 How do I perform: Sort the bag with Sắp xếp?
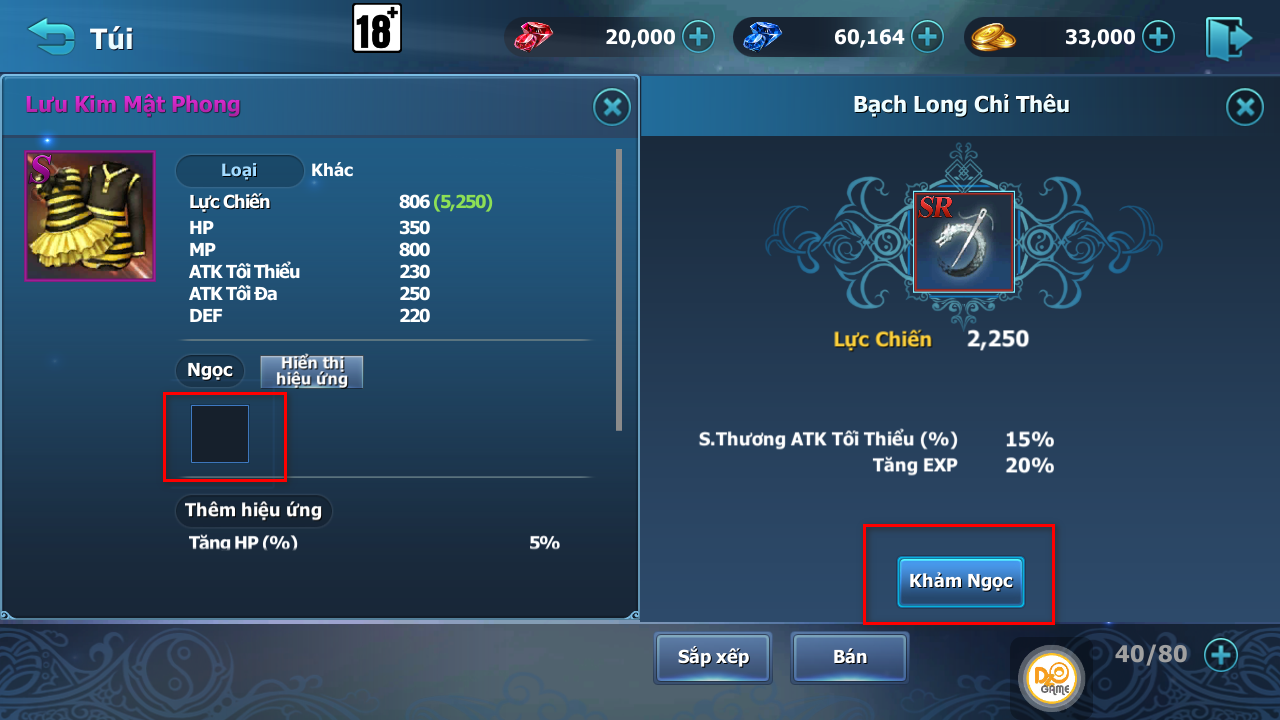pyautogui.click(x=713, y=657)
